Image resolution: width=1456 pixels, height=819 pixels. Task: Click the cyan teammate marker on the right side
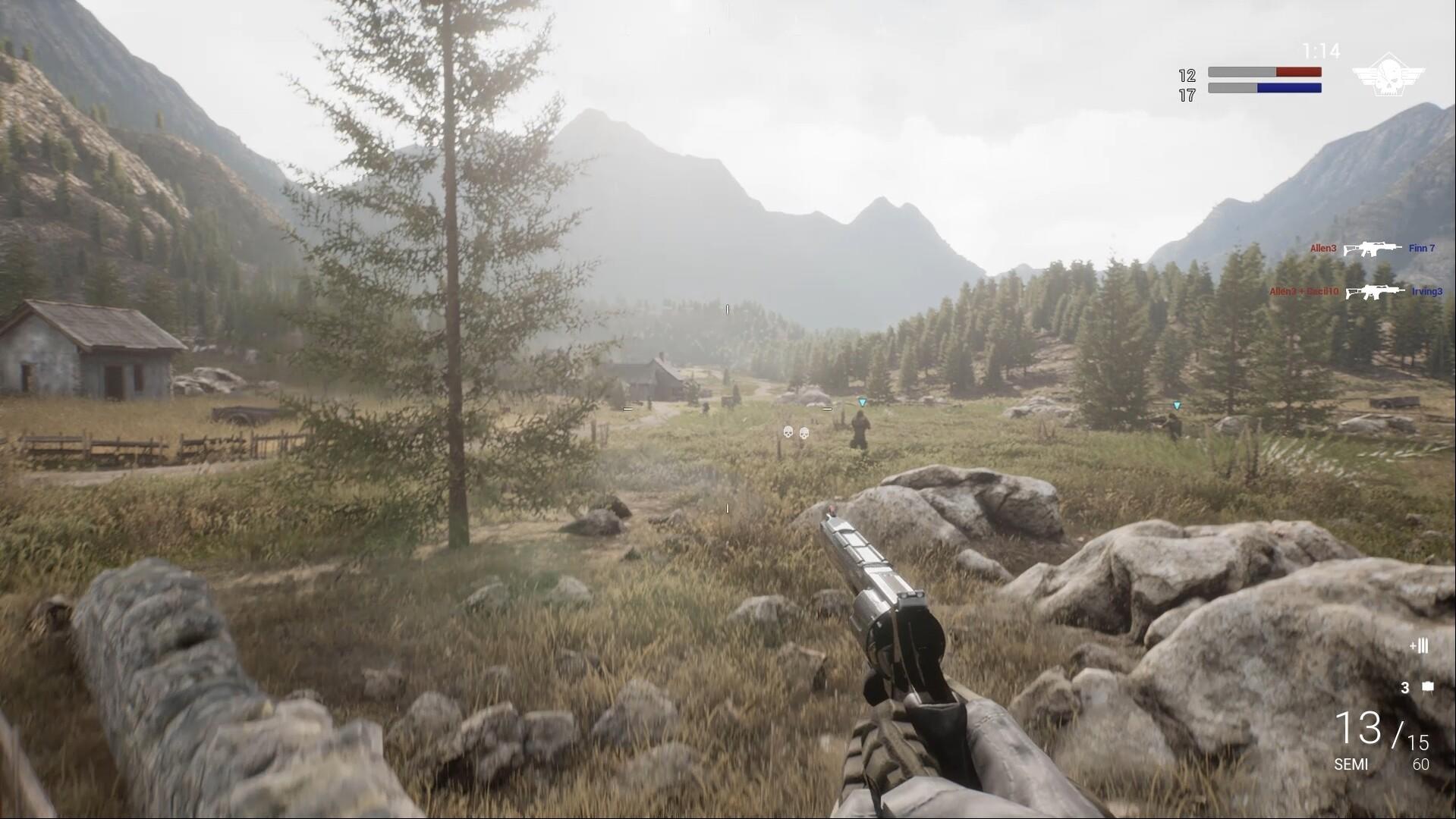coord(1176,406)
